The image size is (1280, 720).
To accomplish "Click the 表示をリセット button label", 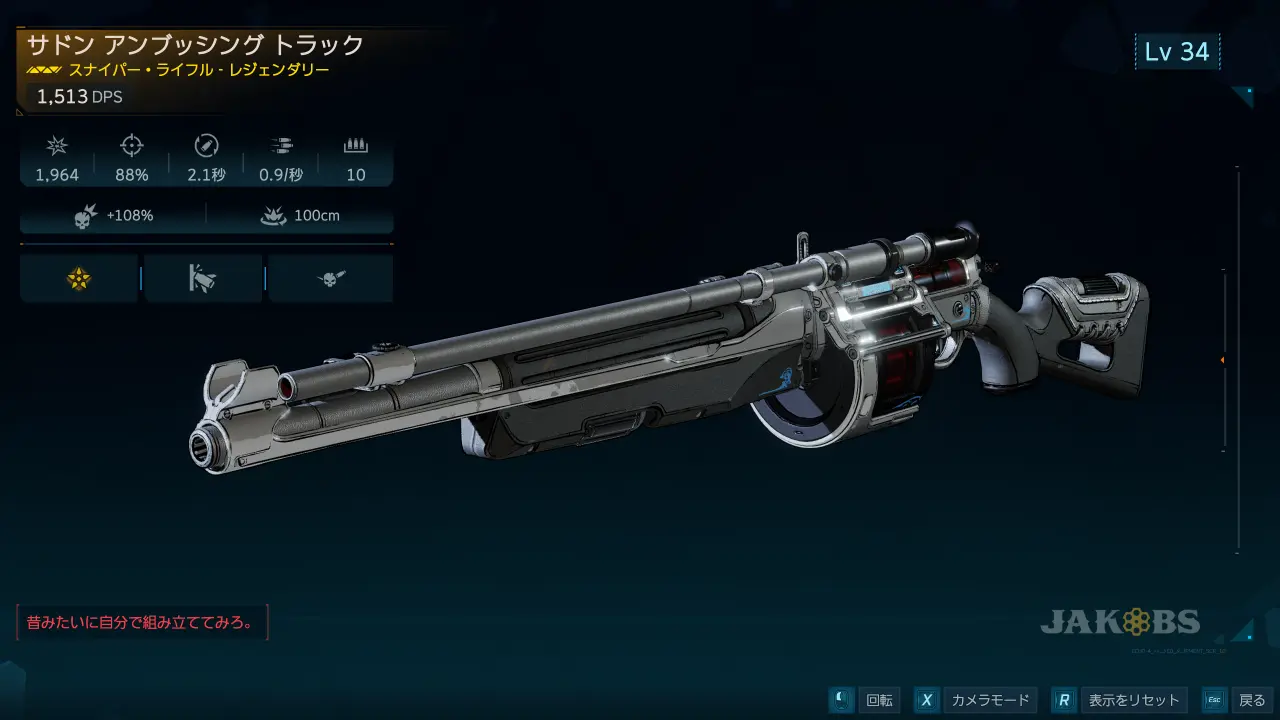I will [x=1134, y=700].
